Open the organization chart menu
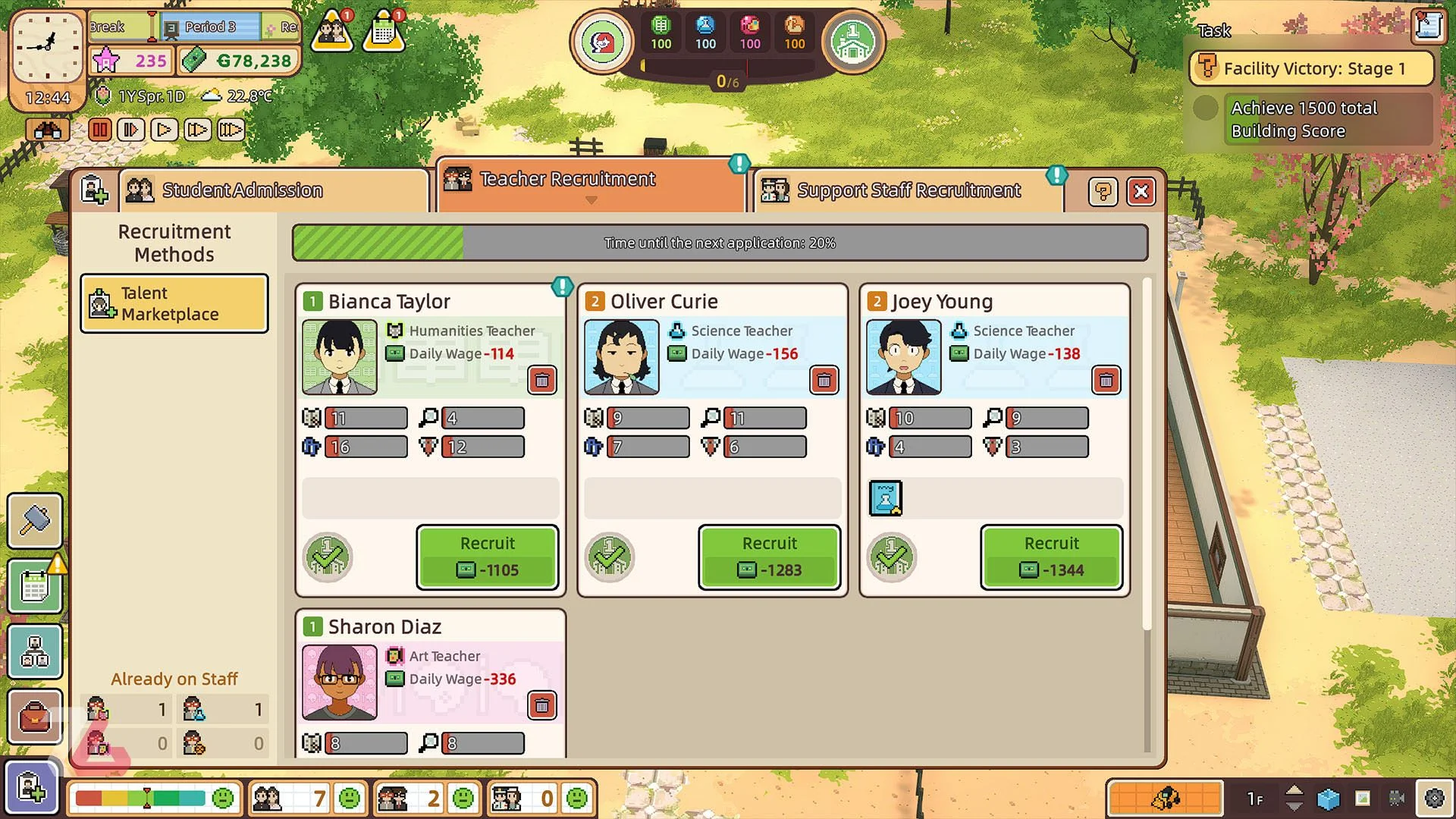1456x819 pixels. [35, 651]
